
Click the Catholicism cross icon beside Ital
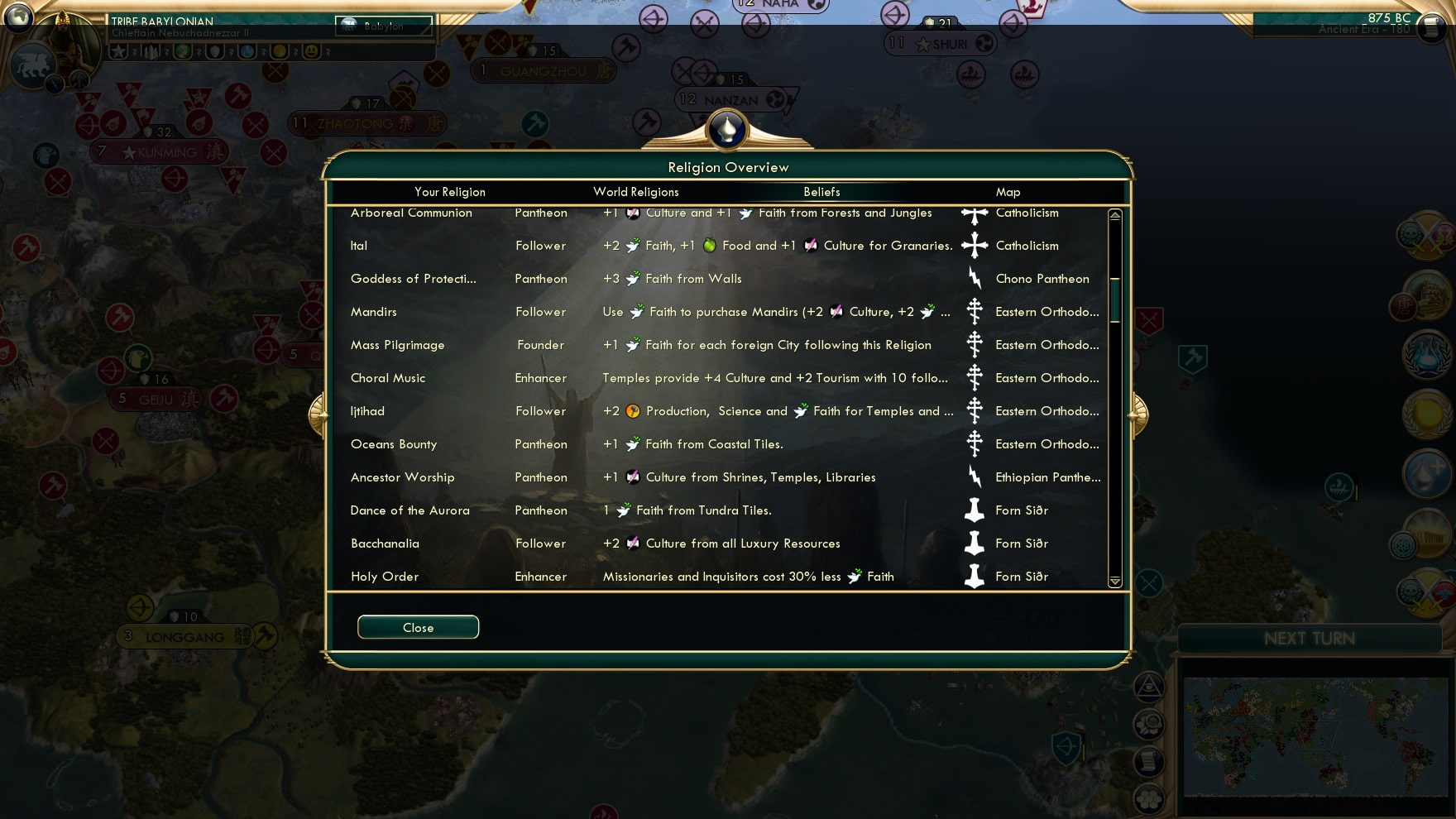point(976,245)
